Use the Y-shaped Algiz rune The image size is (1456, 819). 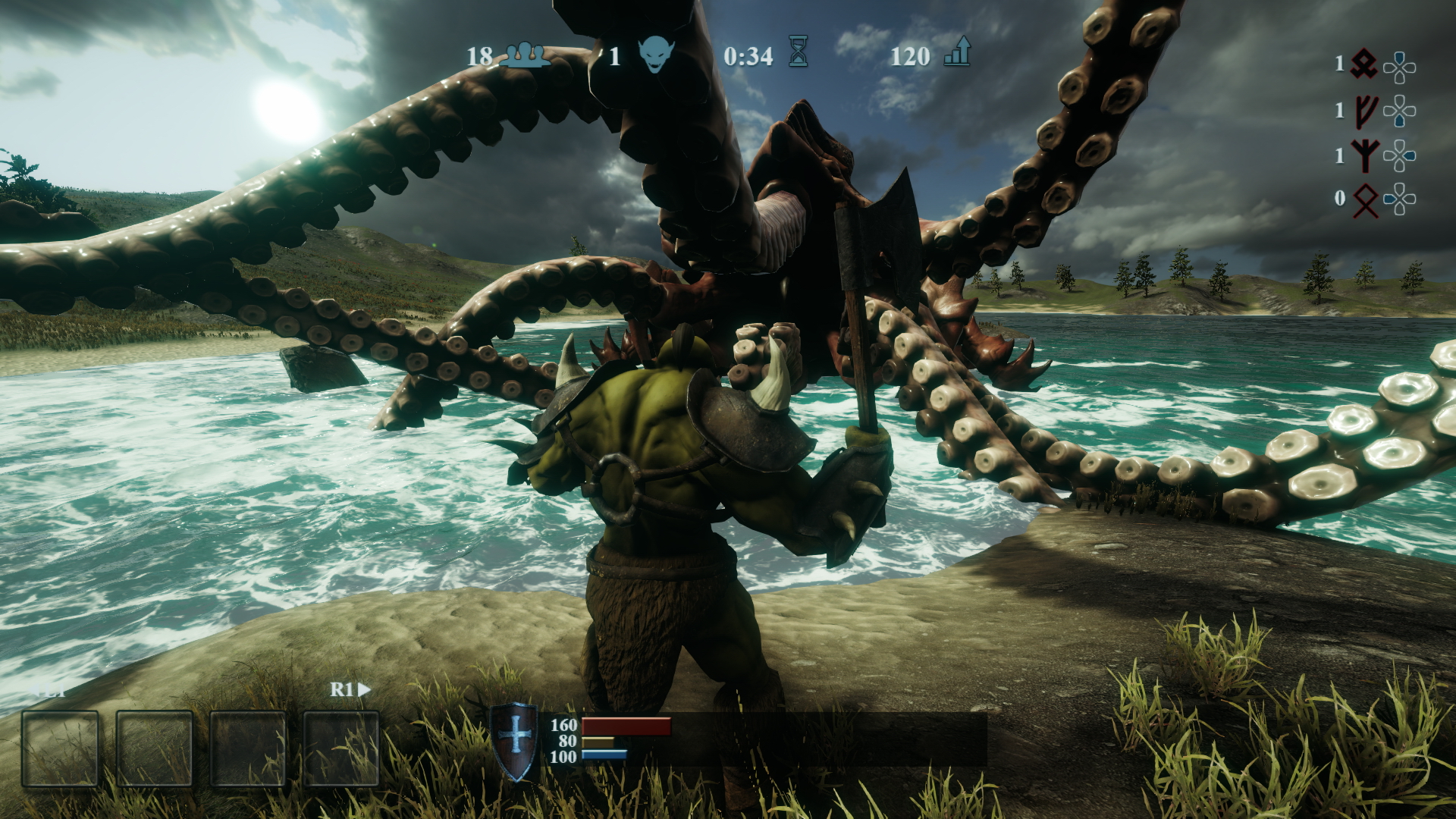pyautogui.click(x=1365, y=155)
